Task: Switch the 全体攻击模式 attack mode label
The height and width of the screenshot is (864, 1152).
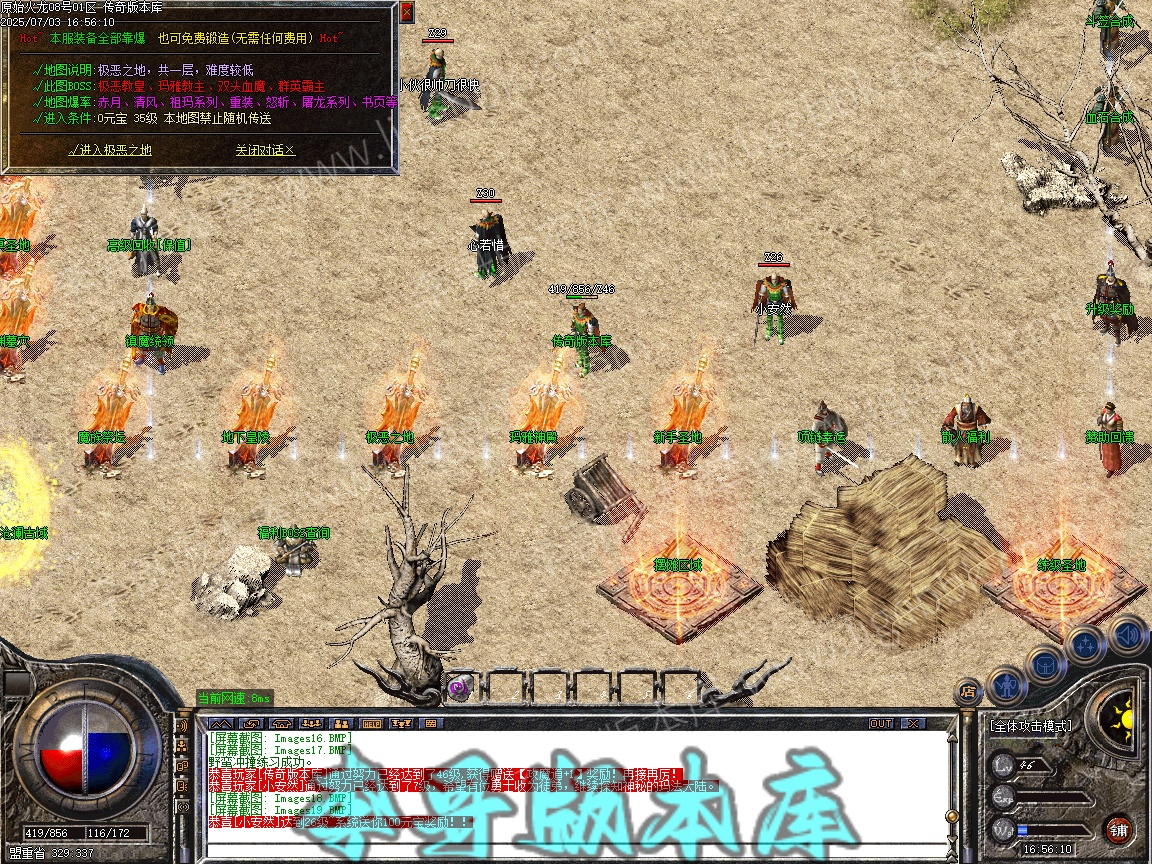Action: tap(1030, 726)
